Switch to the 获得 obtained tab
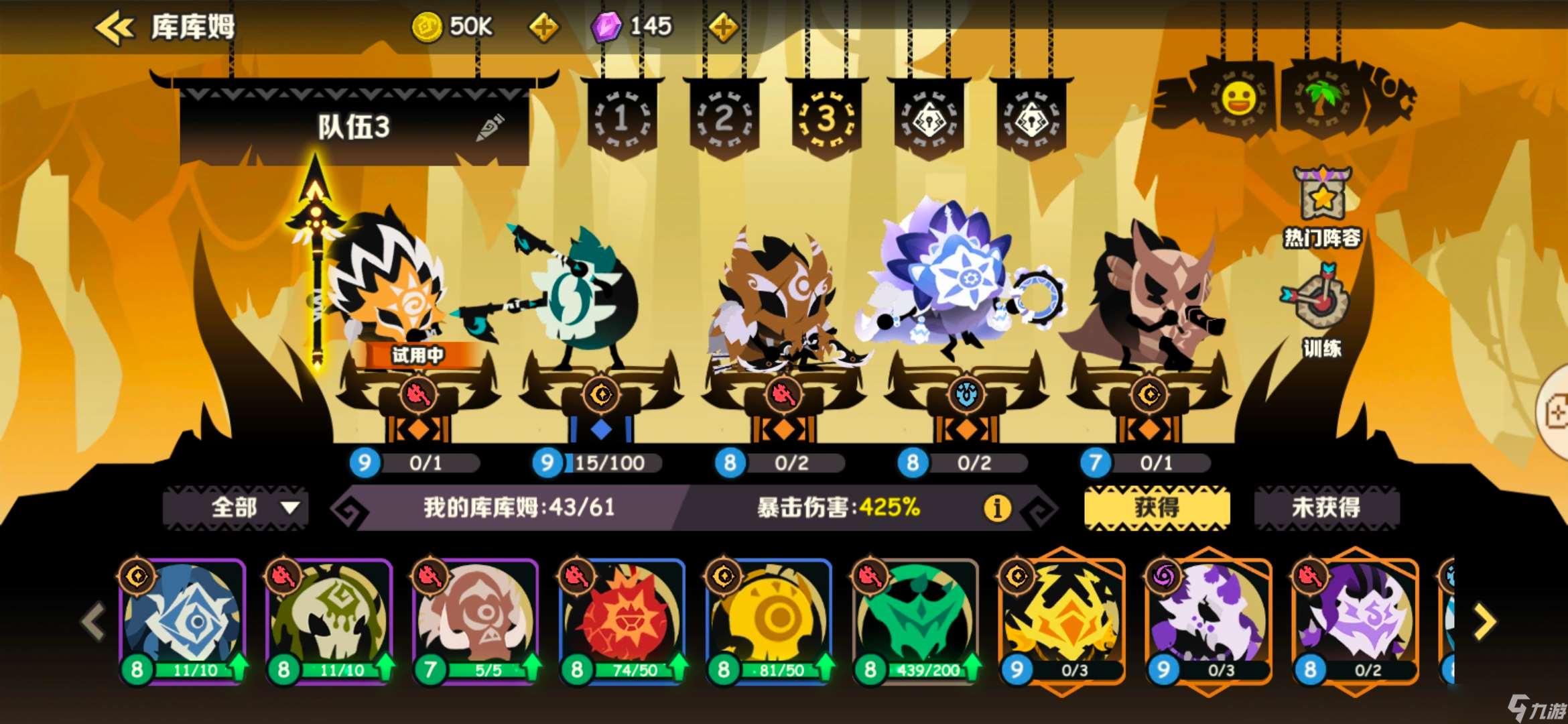 [1157, 507]
